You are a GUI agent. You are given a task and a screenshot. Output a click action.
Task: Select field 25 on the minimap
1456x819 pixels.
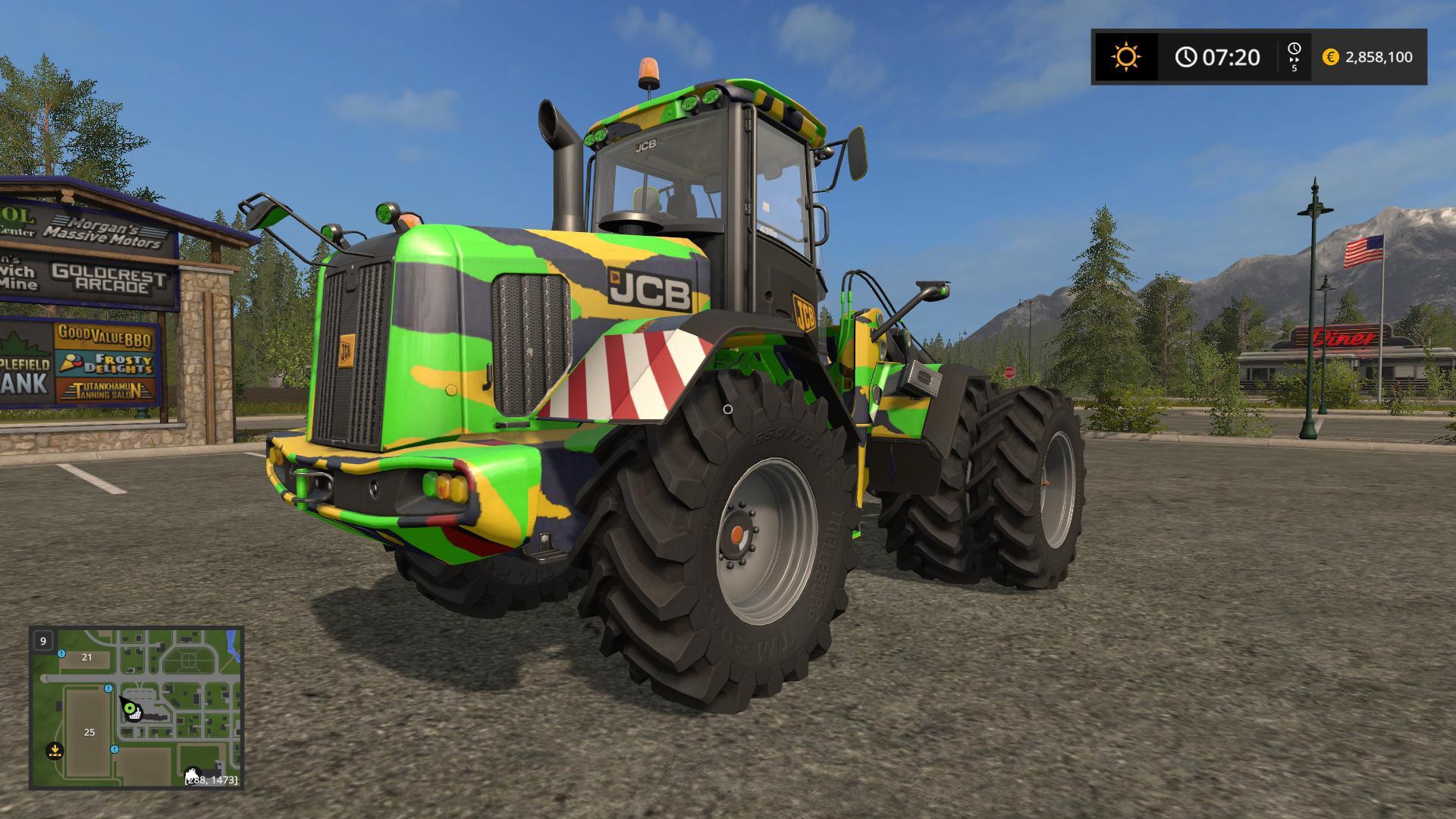89,732
